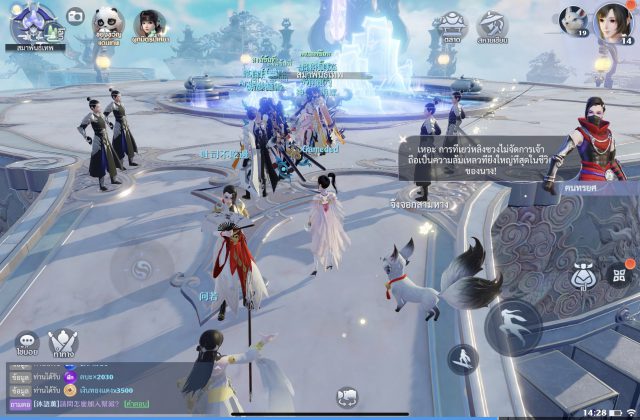Open the chat log panel
This screenshot has width=640, height=420.
pyautogui.click(x=80, y=385)
